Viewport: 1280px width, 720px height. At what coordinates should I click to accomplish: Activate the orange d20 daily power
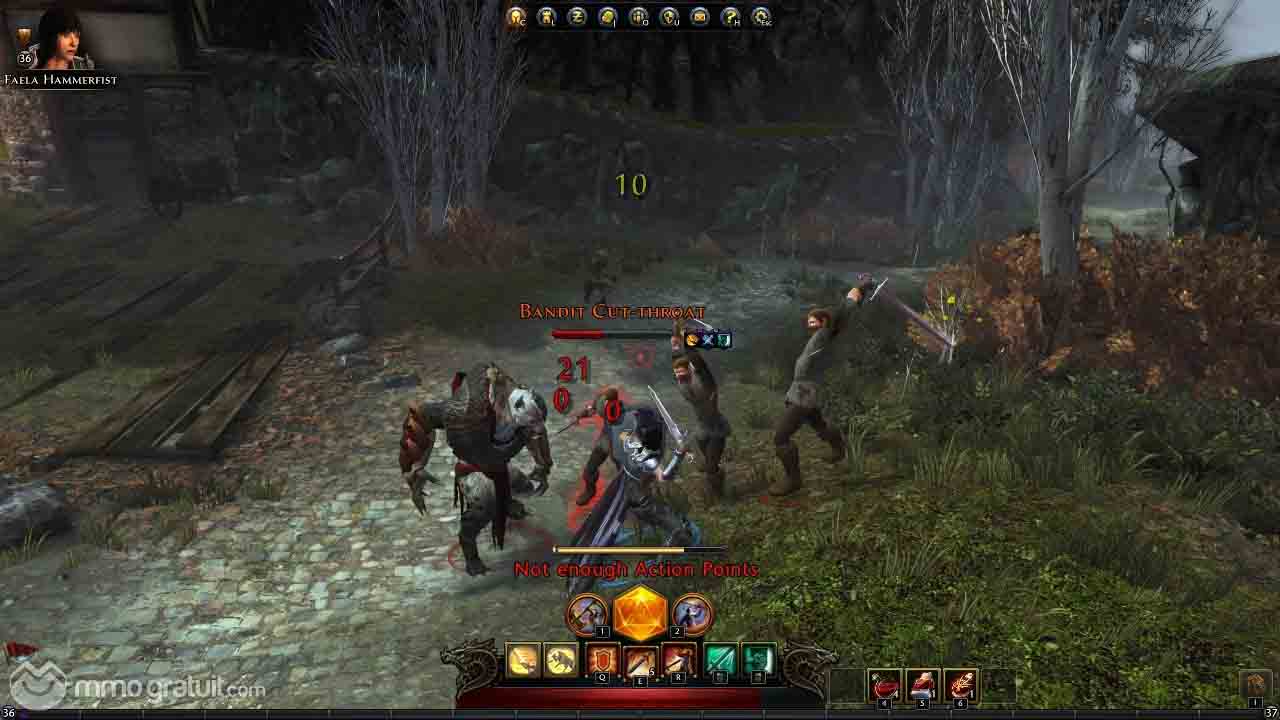pos(640,612)
